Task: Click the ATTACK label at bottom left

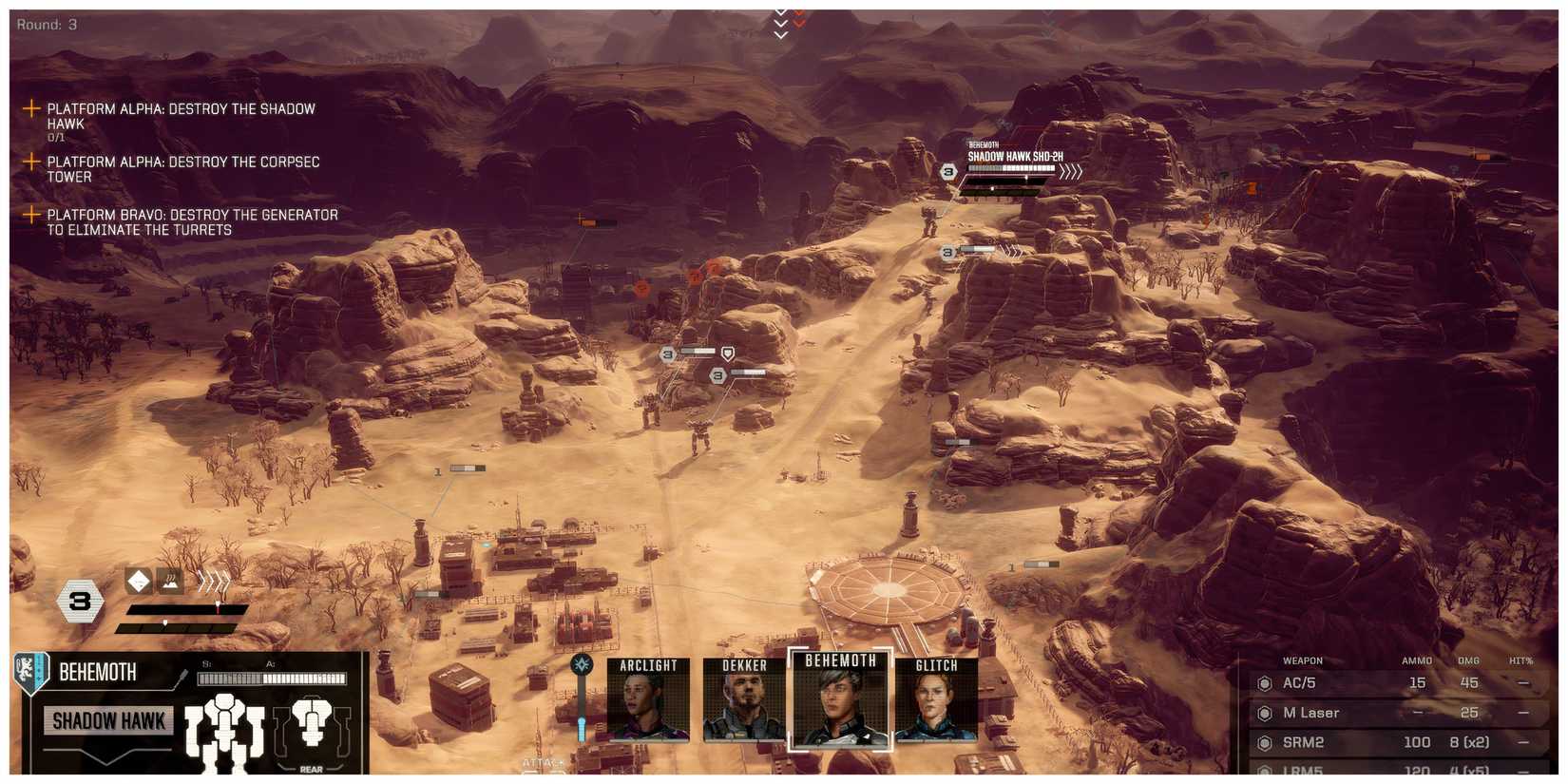Action: point(542,762)
